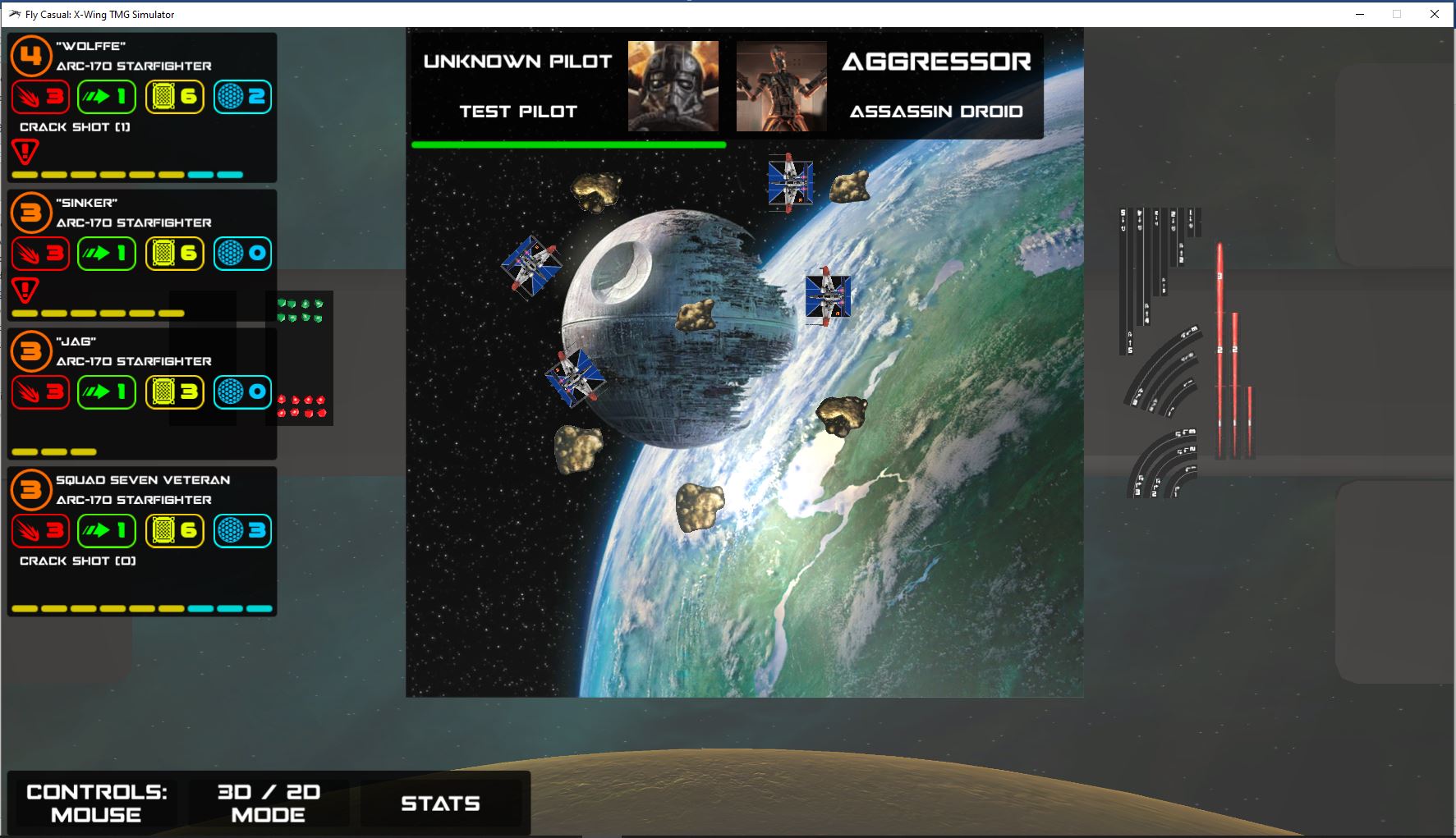Click the Aggressor Assassin Droid portrait
The image size is (1456, 838).
pyautogui.click(x=781, y=86)
